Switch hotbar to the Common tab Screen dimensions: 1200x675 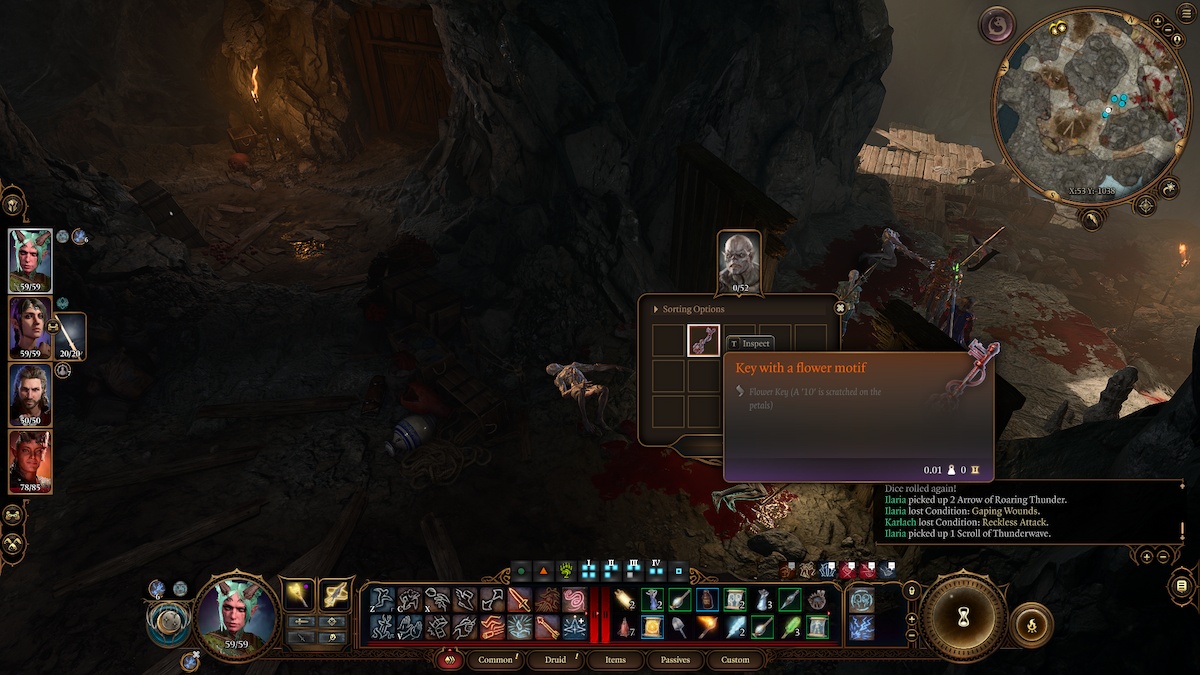click(495, 660)
